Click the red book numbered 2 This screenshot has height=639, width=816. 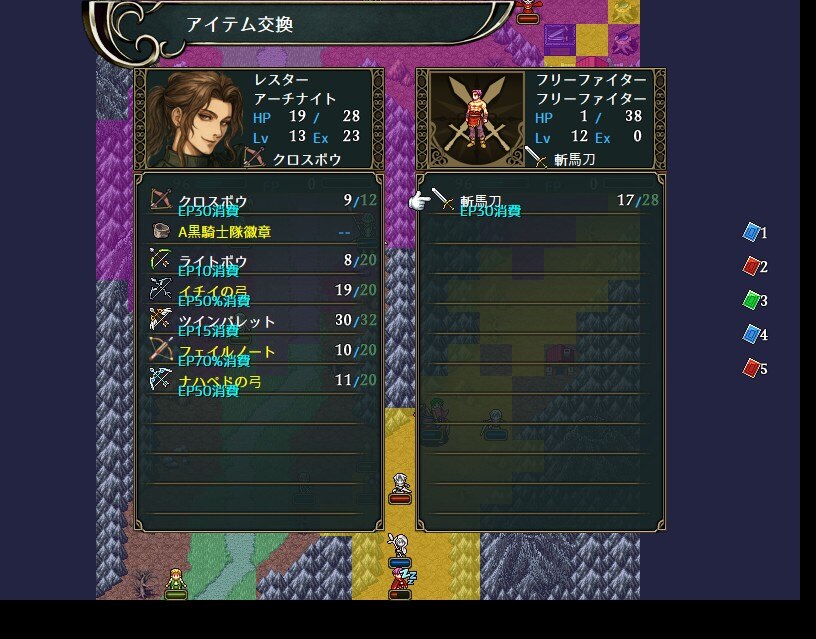click(x=752, y=266)
